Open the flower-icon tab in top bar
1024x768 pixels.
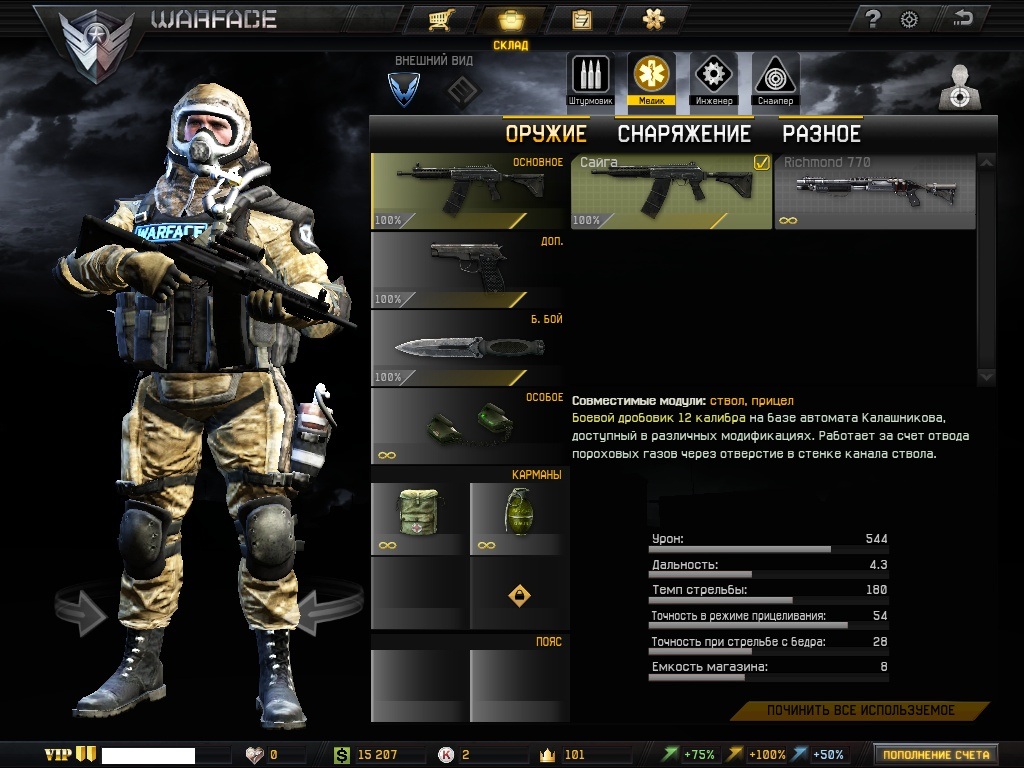pyautogui.click(x=653, y=20)
